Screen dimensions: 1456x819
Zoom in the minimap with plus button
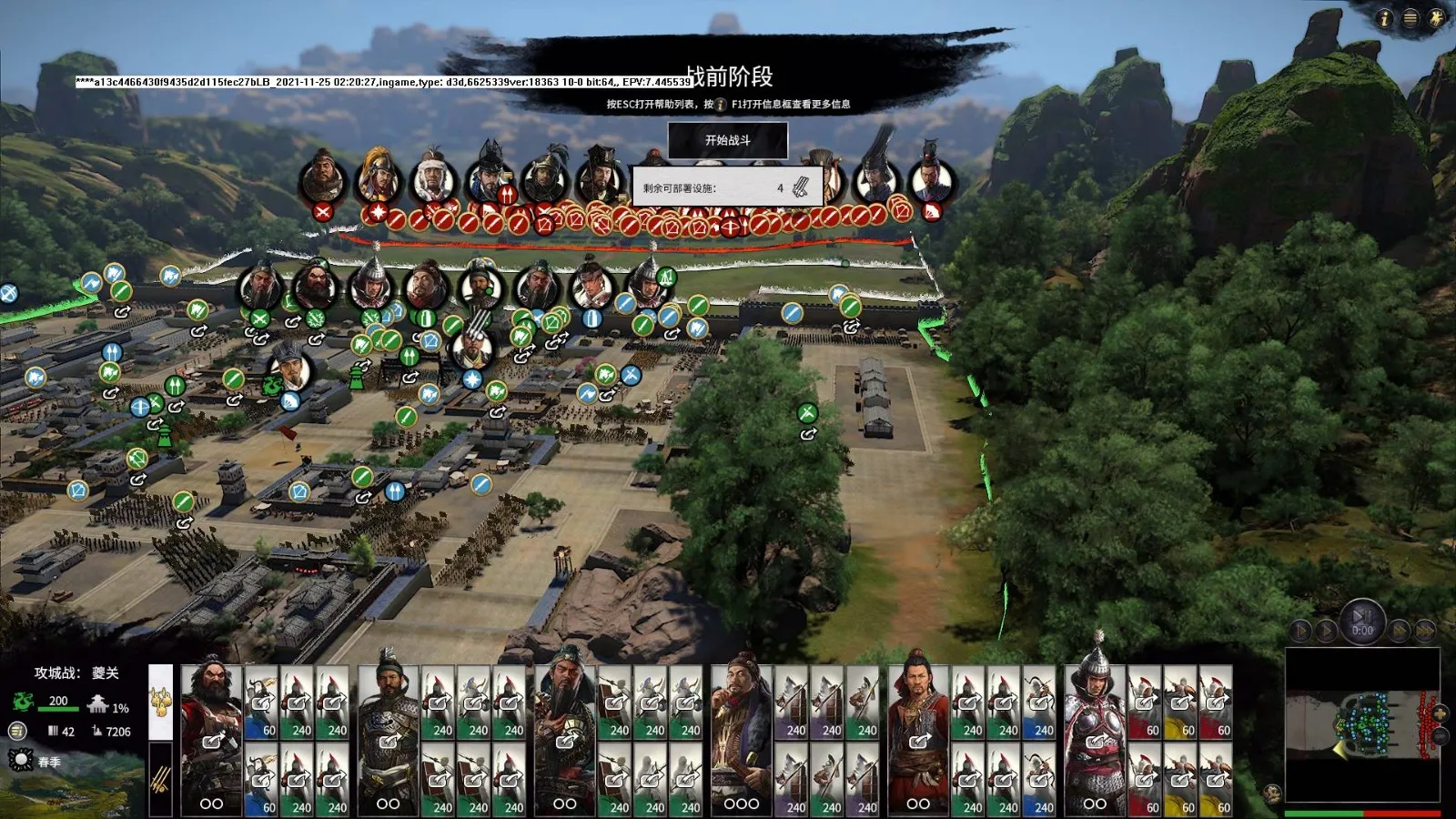click(x=1440, y=713)
